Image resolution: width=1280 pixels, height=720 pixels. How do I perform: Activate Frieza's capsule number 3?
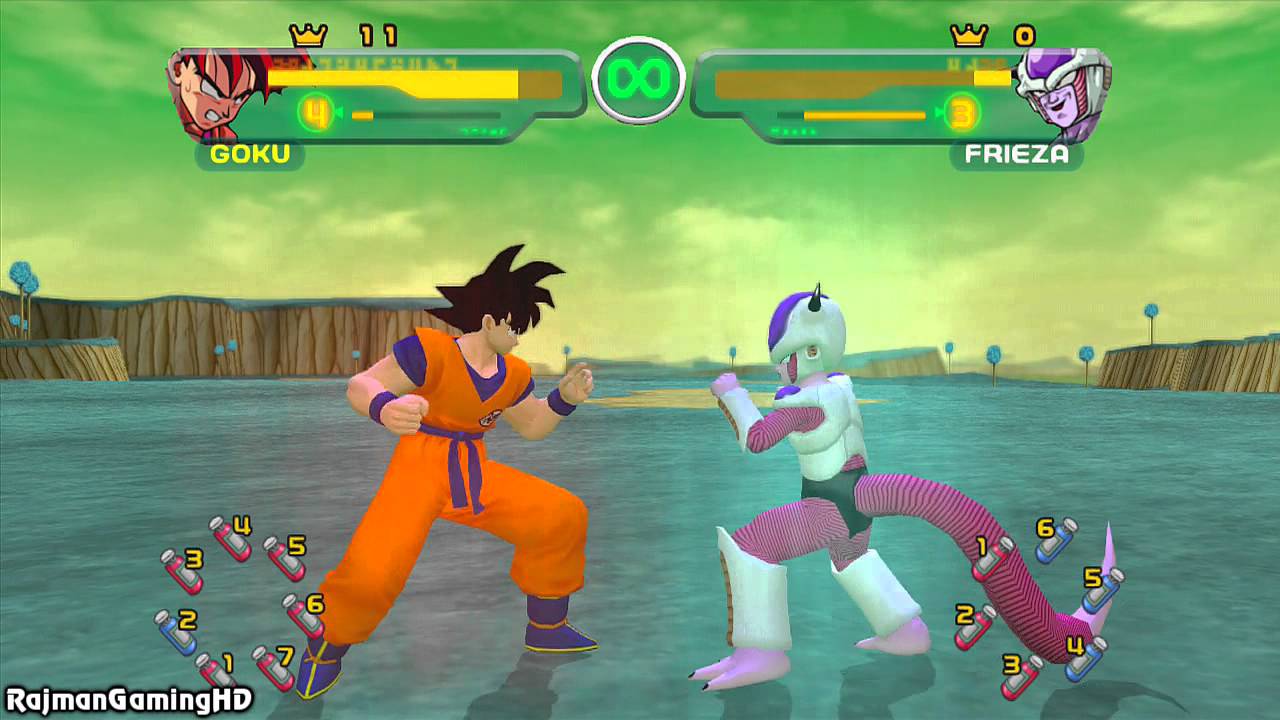tap(1021, 675)
